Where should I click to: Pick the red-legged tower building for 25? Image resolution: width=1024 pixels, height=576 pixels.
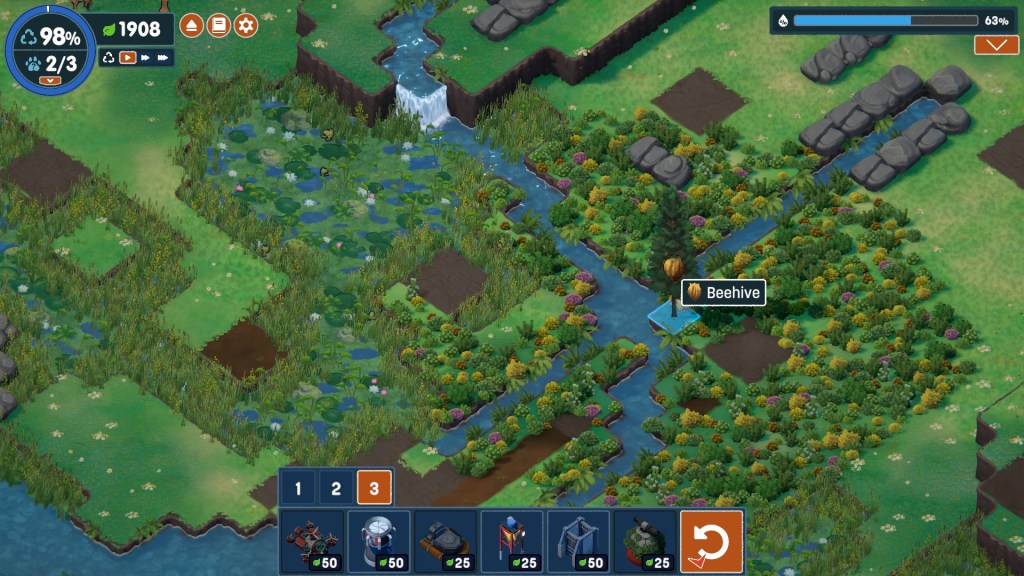pos(511,542)
